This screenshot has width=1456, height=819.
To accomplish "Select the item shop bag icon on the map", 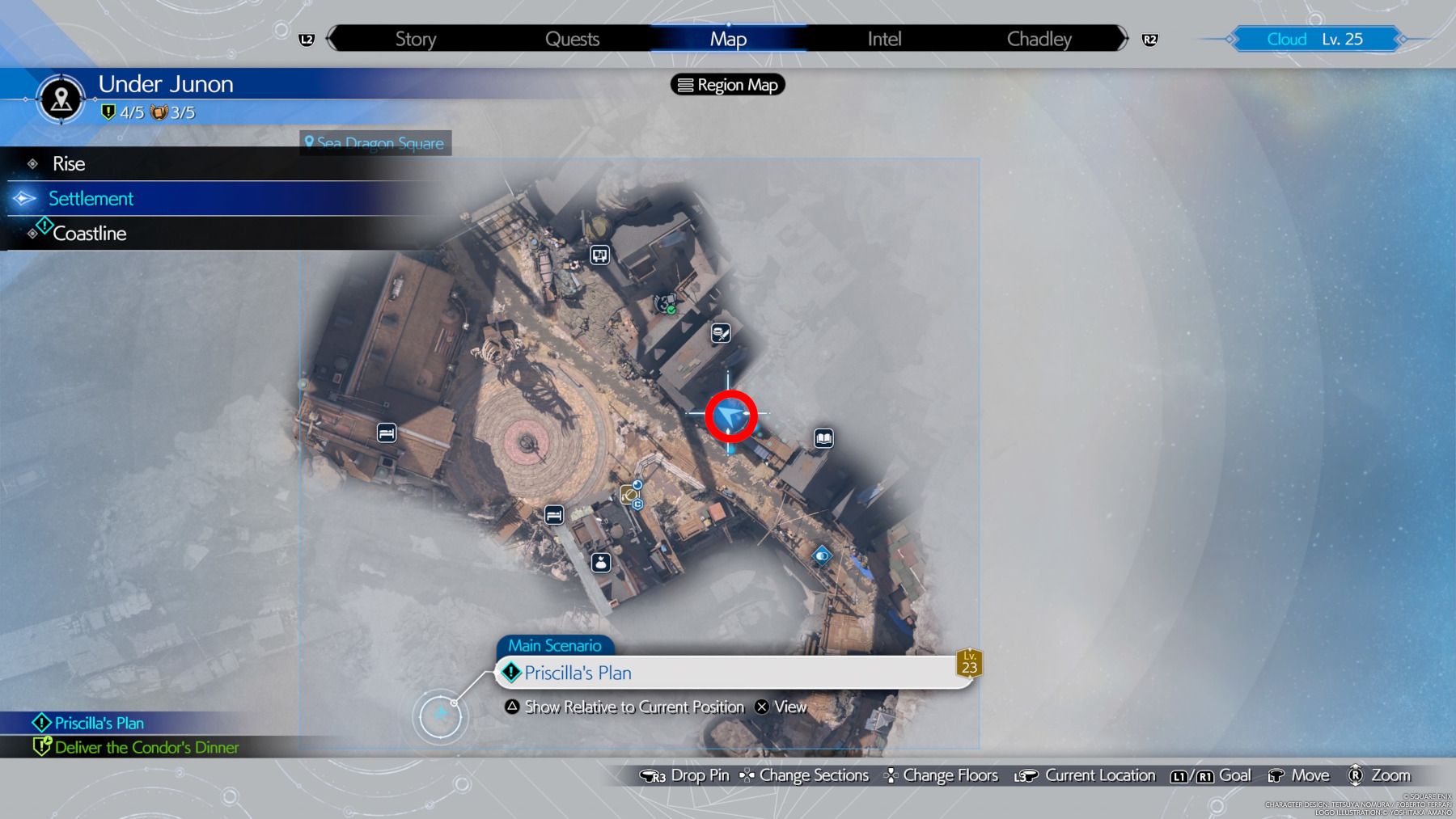I will (600, 564).
